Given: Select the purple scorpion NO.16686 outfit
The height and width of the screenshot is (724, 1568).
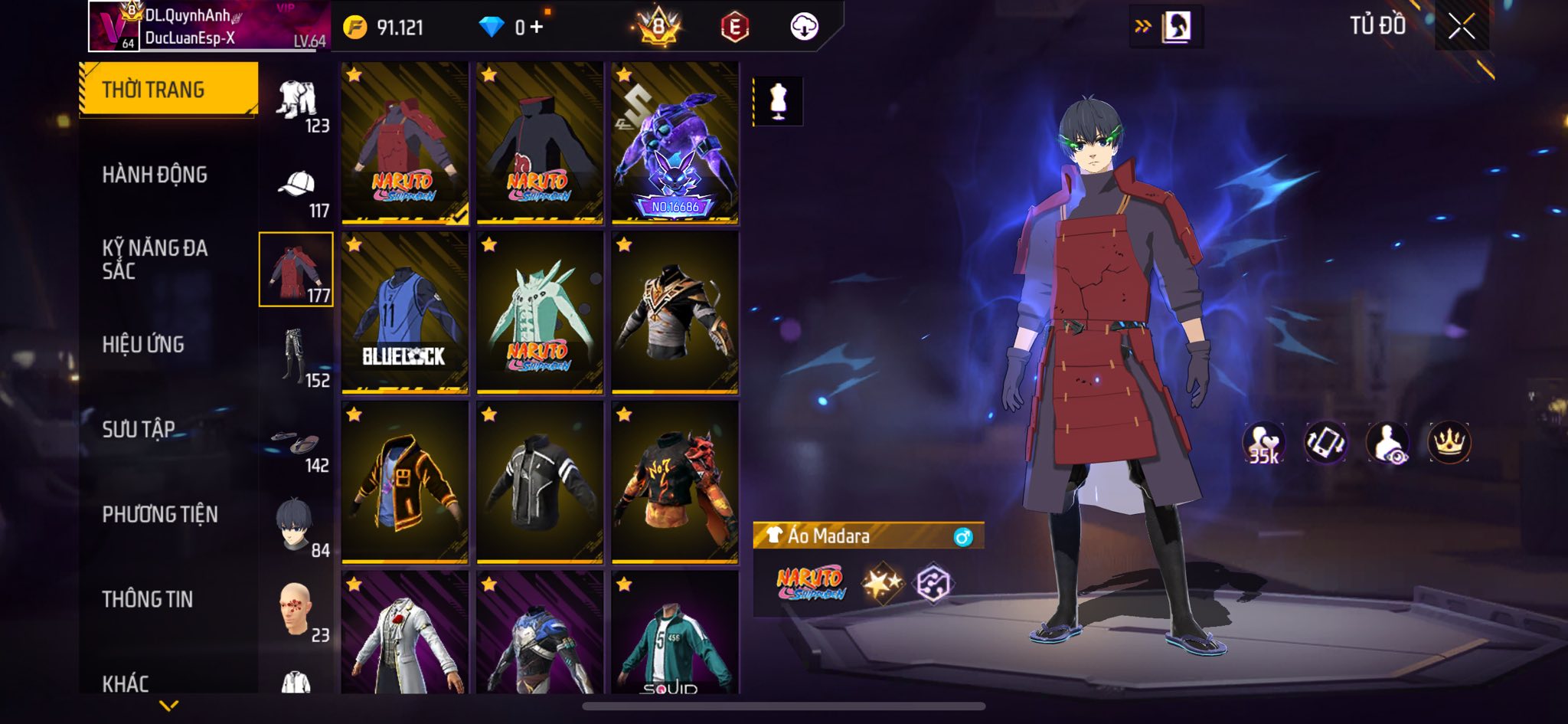Looking at the screenshot, I should [675, 143].
